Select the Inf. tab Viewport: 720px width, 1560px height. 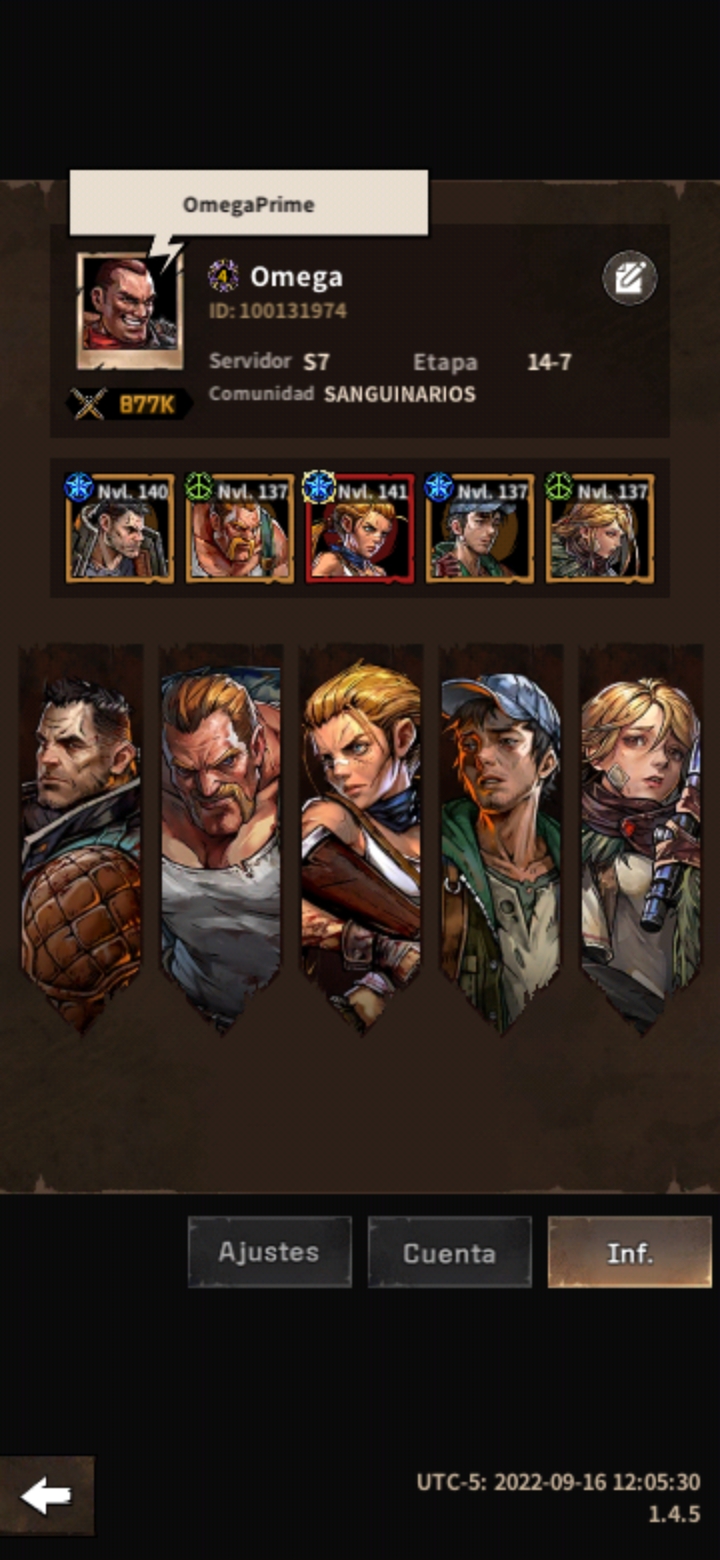[x=629, y=1252]
